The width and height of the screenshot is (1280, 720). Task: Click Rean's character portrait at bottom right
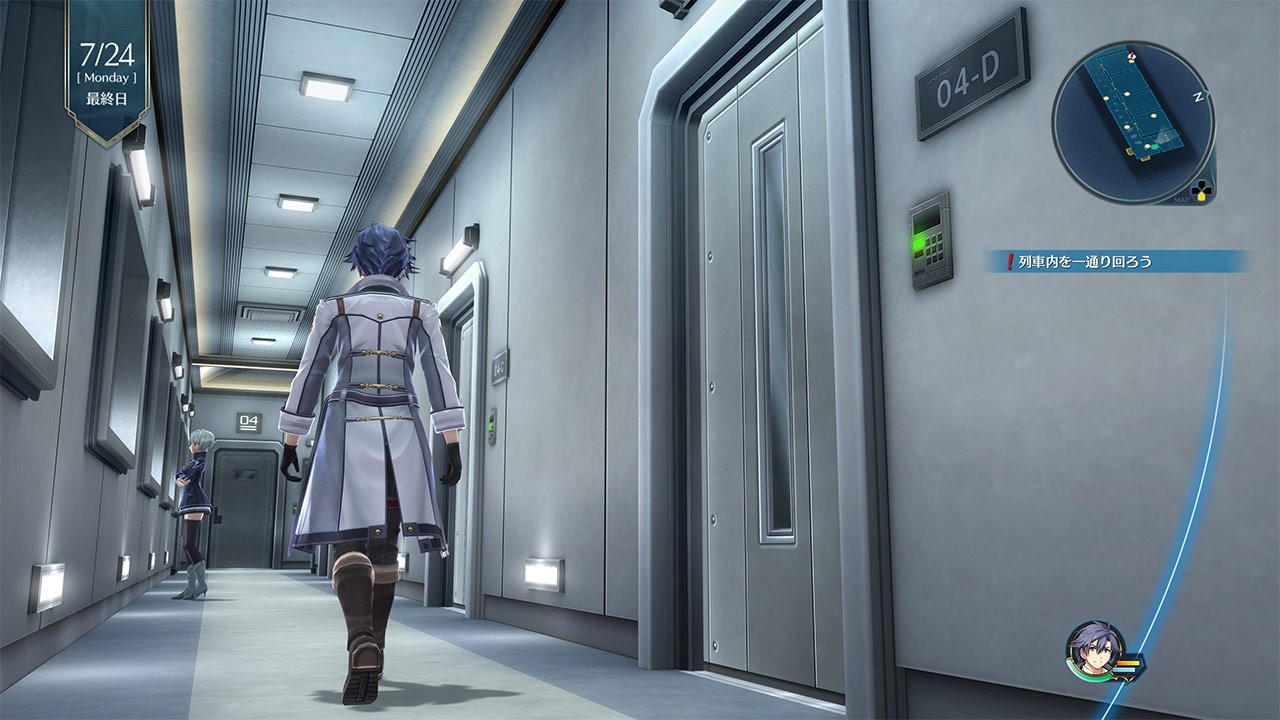click(x=1096, y=648)
